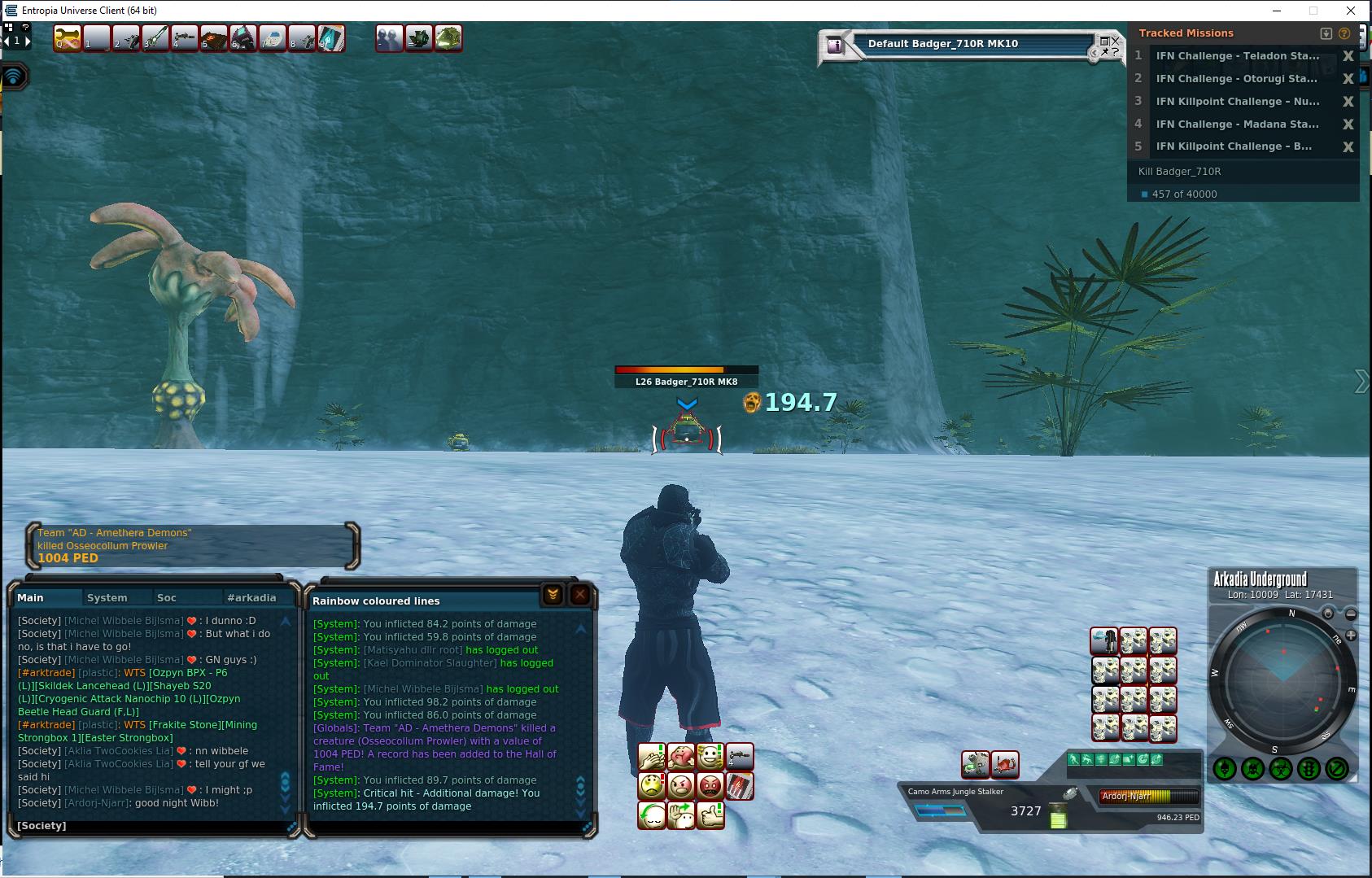This screenshot has height=878, width=1372.
Task: Close the Entropia Universe Client window
Action: tap(1352, 11)
